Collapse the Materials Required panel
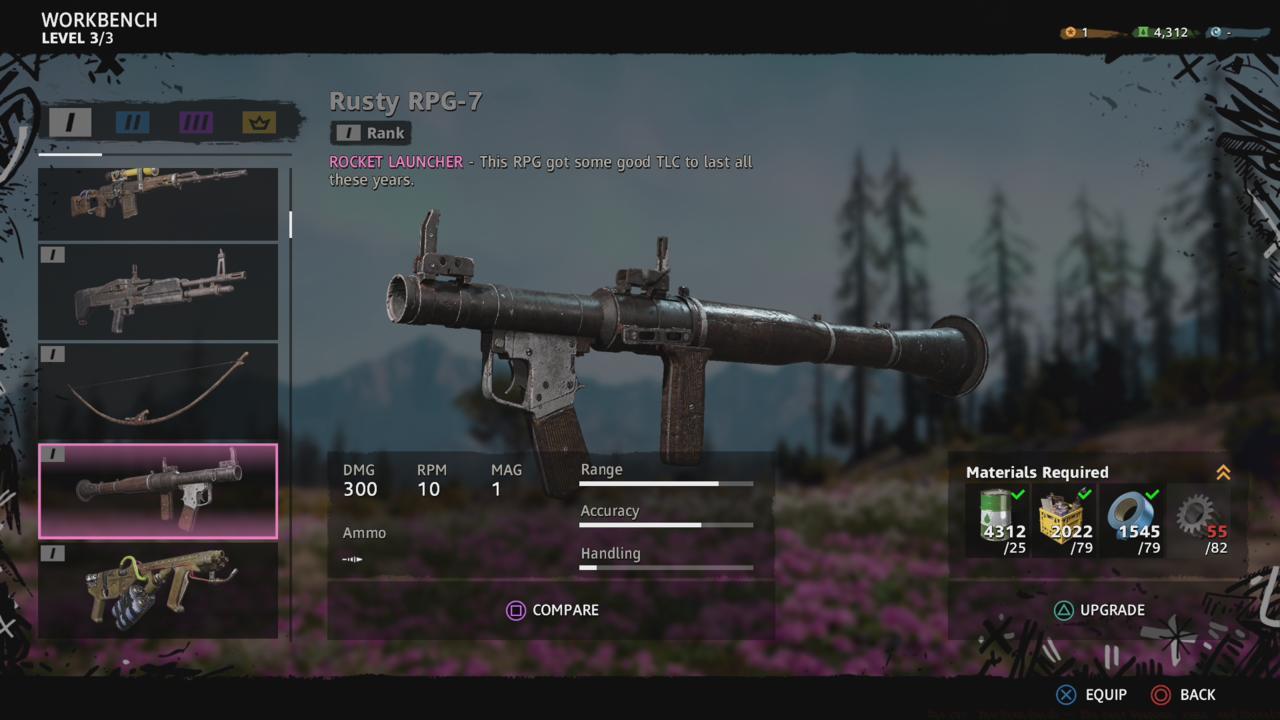Viewport: 1280px width, 720px height. click(1223, 473)
